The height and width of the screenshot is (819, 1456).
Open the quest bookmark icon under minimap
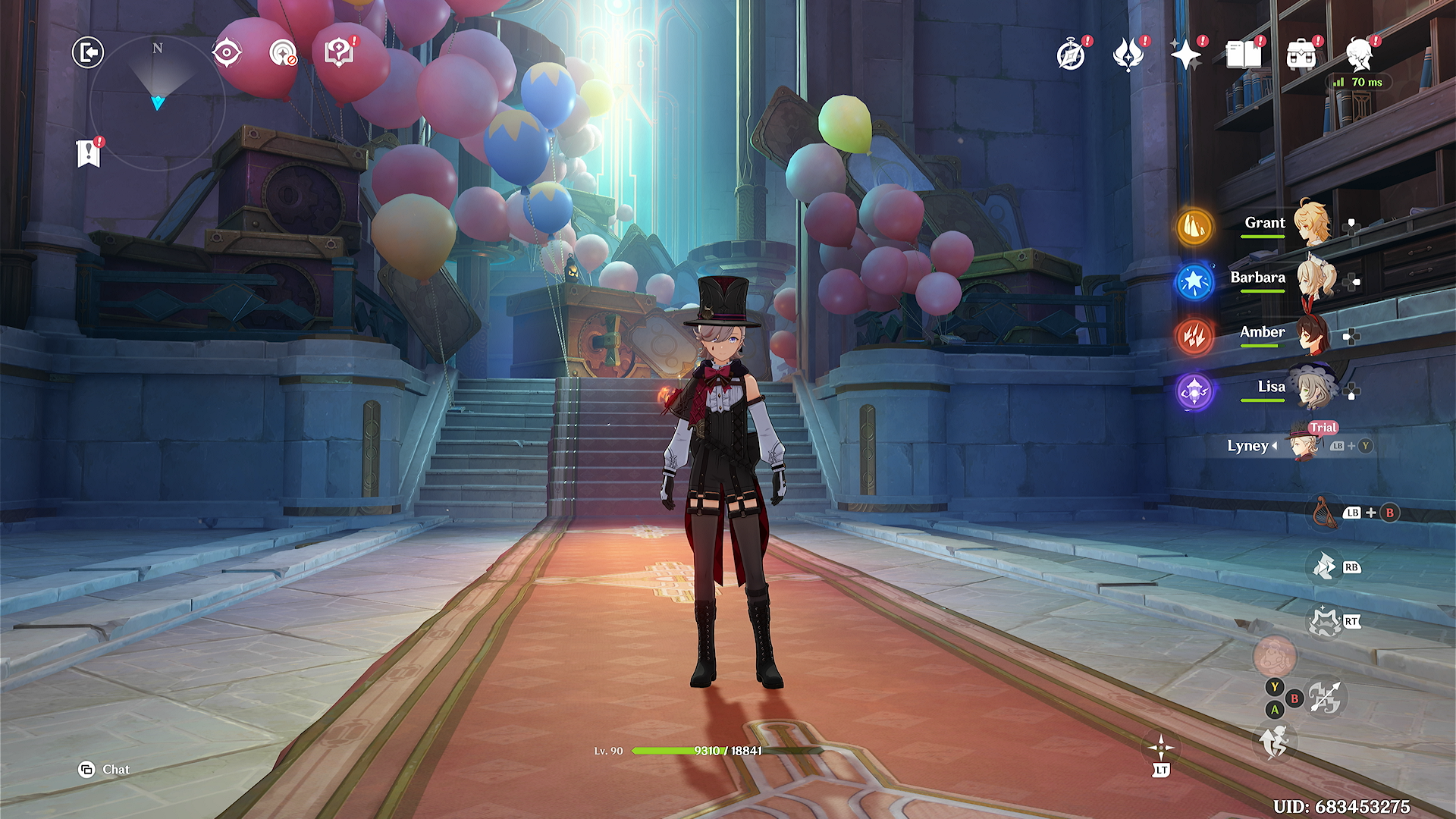click(x=89, y=153)
